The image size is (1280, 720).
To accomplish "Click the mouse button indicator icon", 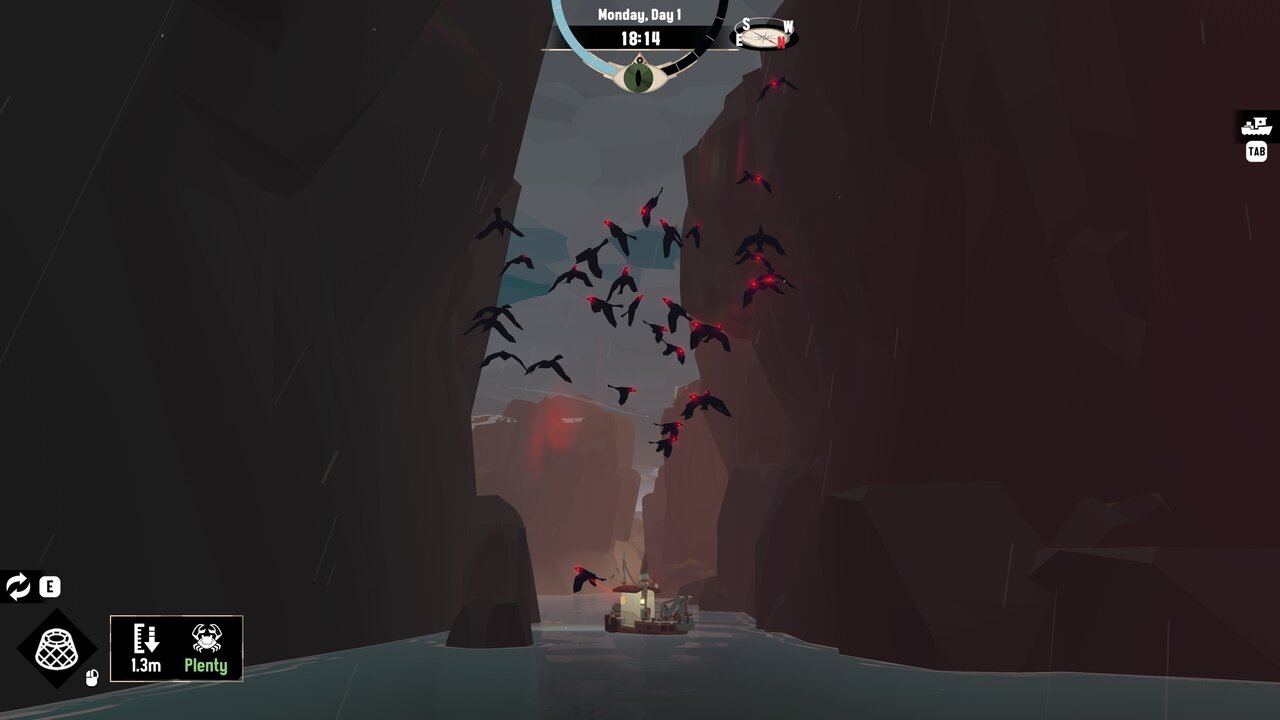I will [x=91, y=676].
